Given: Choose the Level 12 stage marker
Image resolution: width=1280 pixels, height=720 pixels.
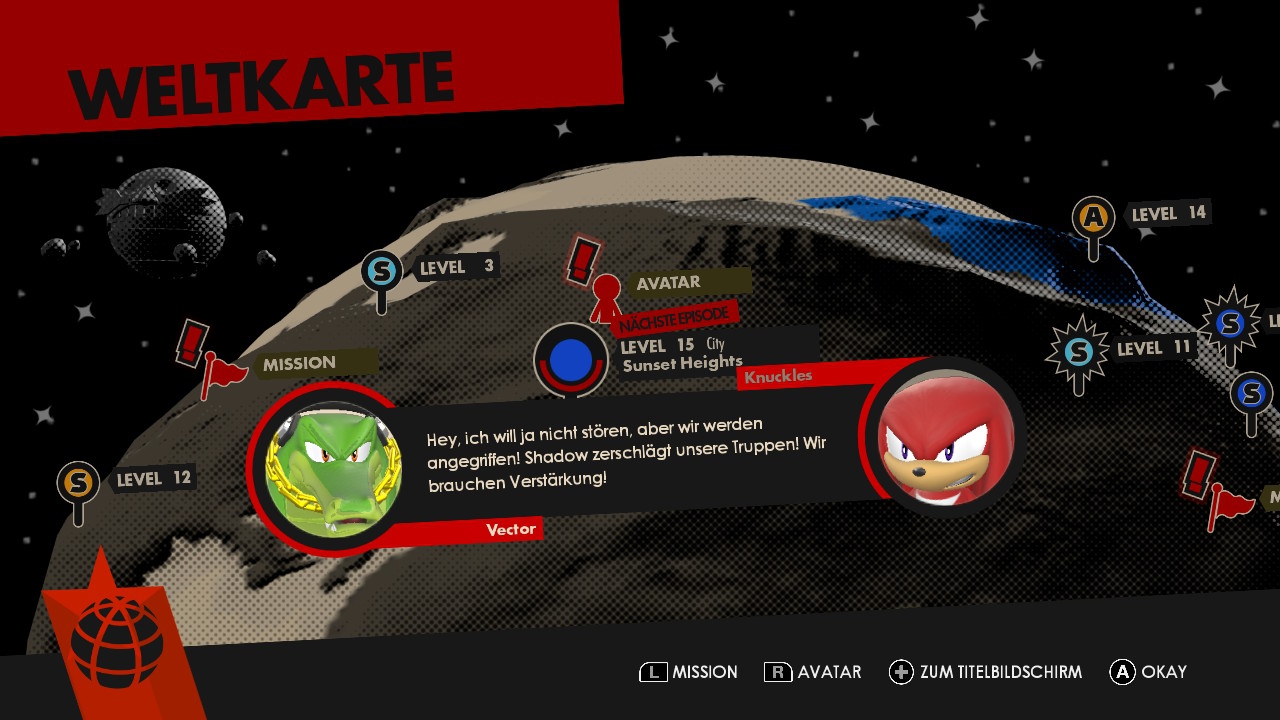Looking at the screenshot, I should coord(78,483).
